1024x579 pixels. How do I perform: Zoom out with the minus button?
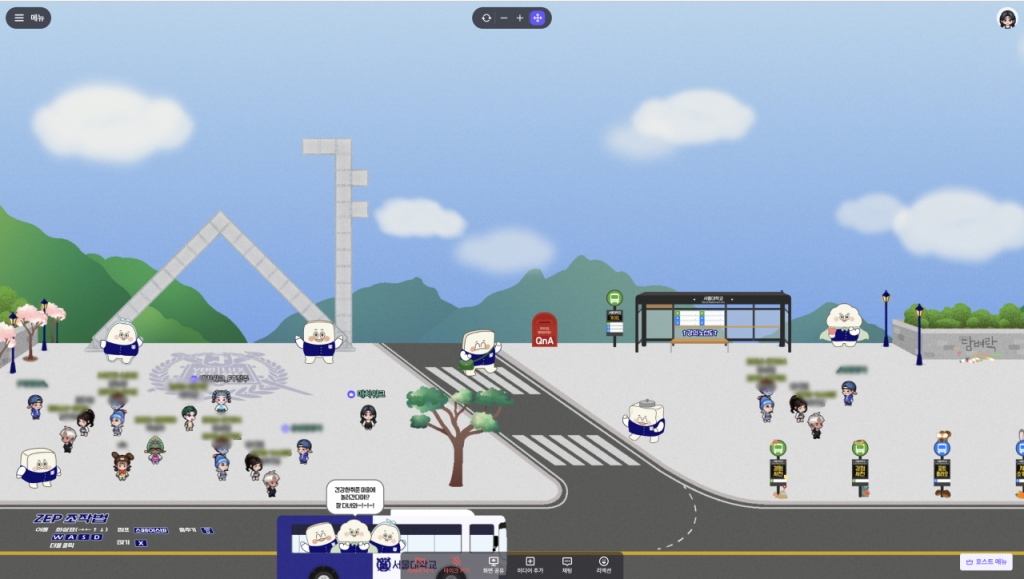[x=504, y=18]
